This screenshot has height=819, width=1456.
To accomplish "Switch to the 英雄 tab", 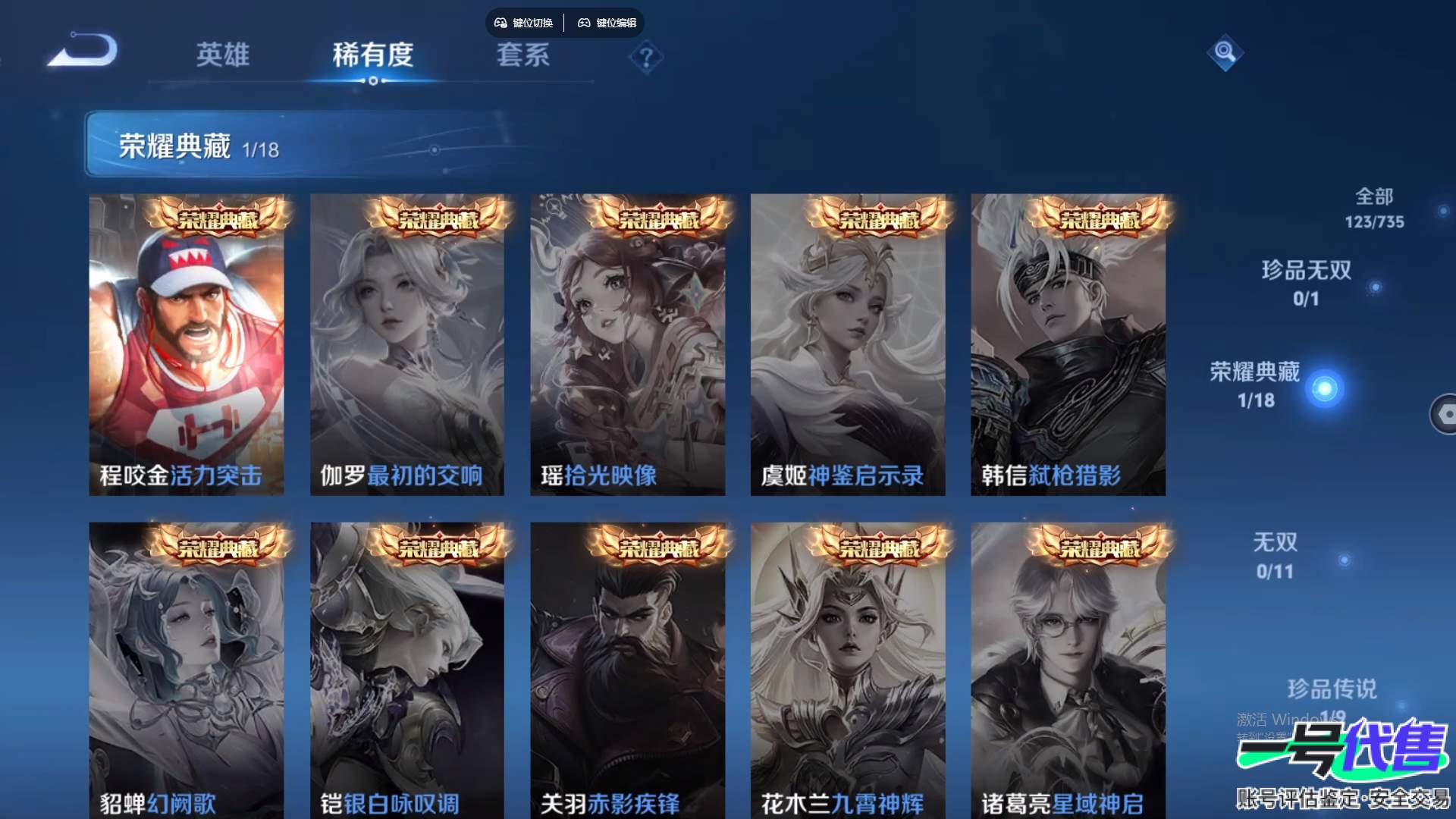I will click(x=222, y=55).
